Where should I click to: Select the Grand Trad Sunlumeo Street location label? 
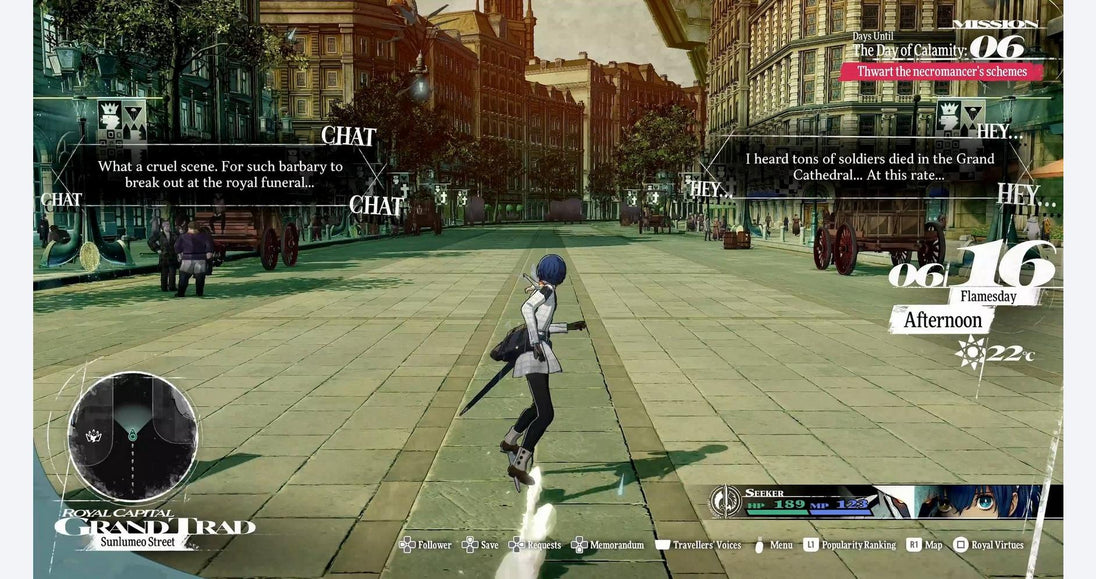(x=155, y=528)
